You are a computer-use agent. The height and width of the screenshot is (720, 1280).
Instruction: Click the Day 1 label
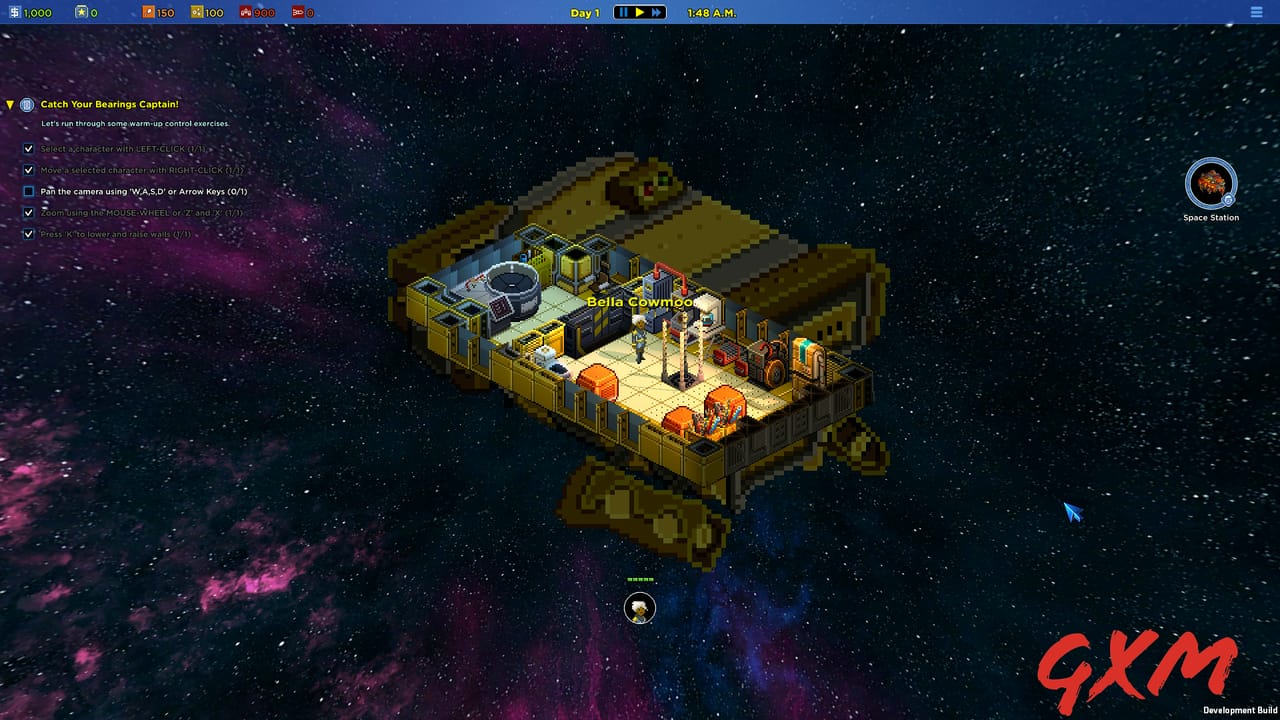(584, 12)
